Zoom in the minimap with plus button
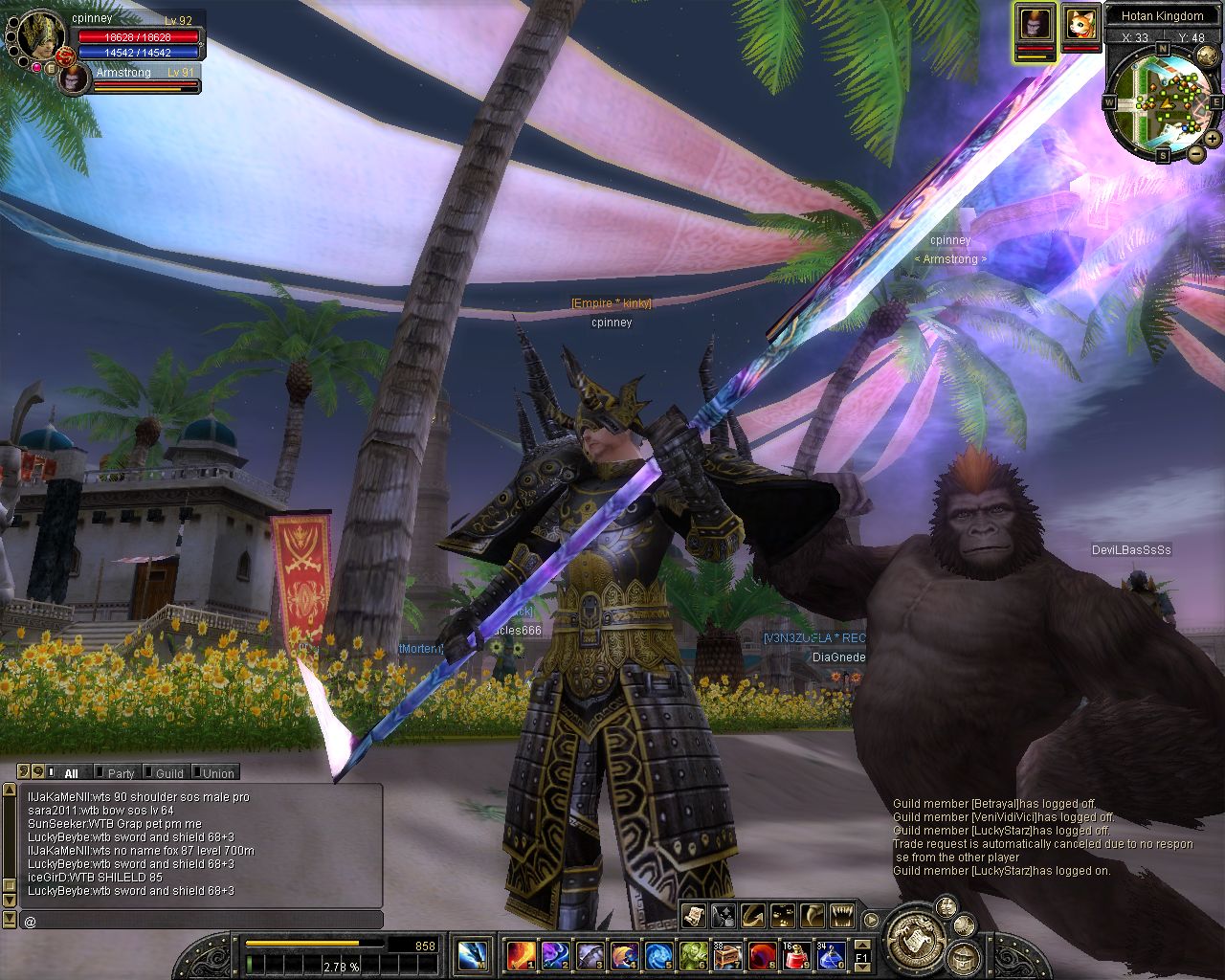The width and height of the screenshot is (1225, 980). (x=1213, y=139)
